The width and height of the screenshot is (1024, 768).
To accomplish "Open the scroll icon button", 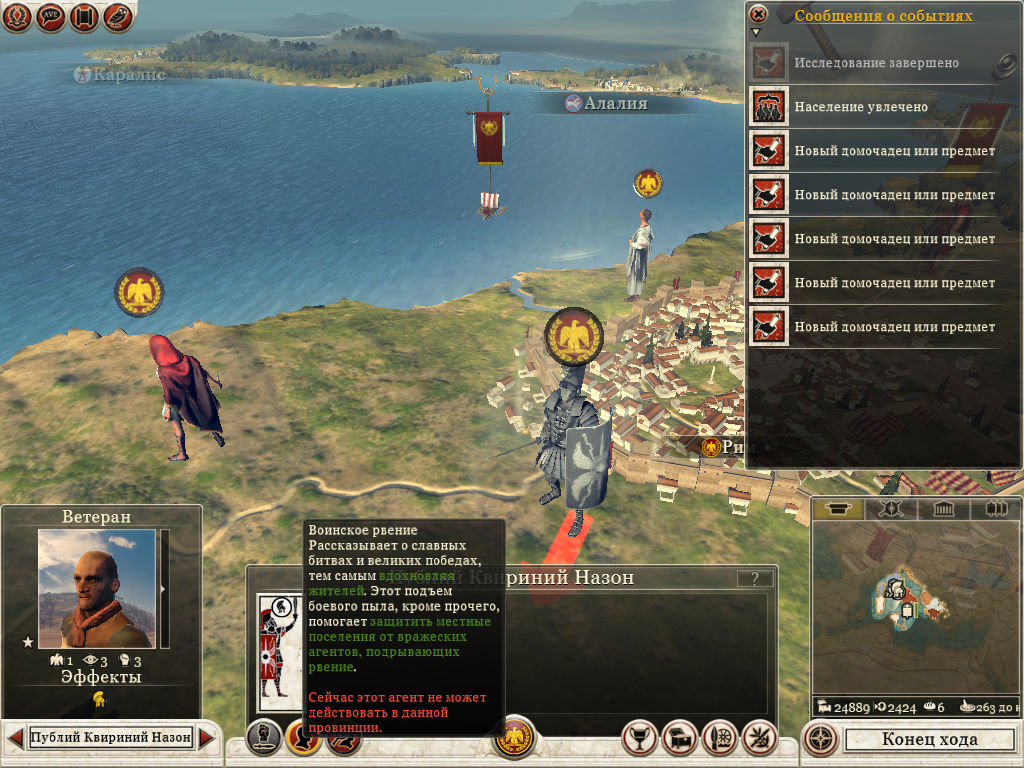I will pos(85,17).
